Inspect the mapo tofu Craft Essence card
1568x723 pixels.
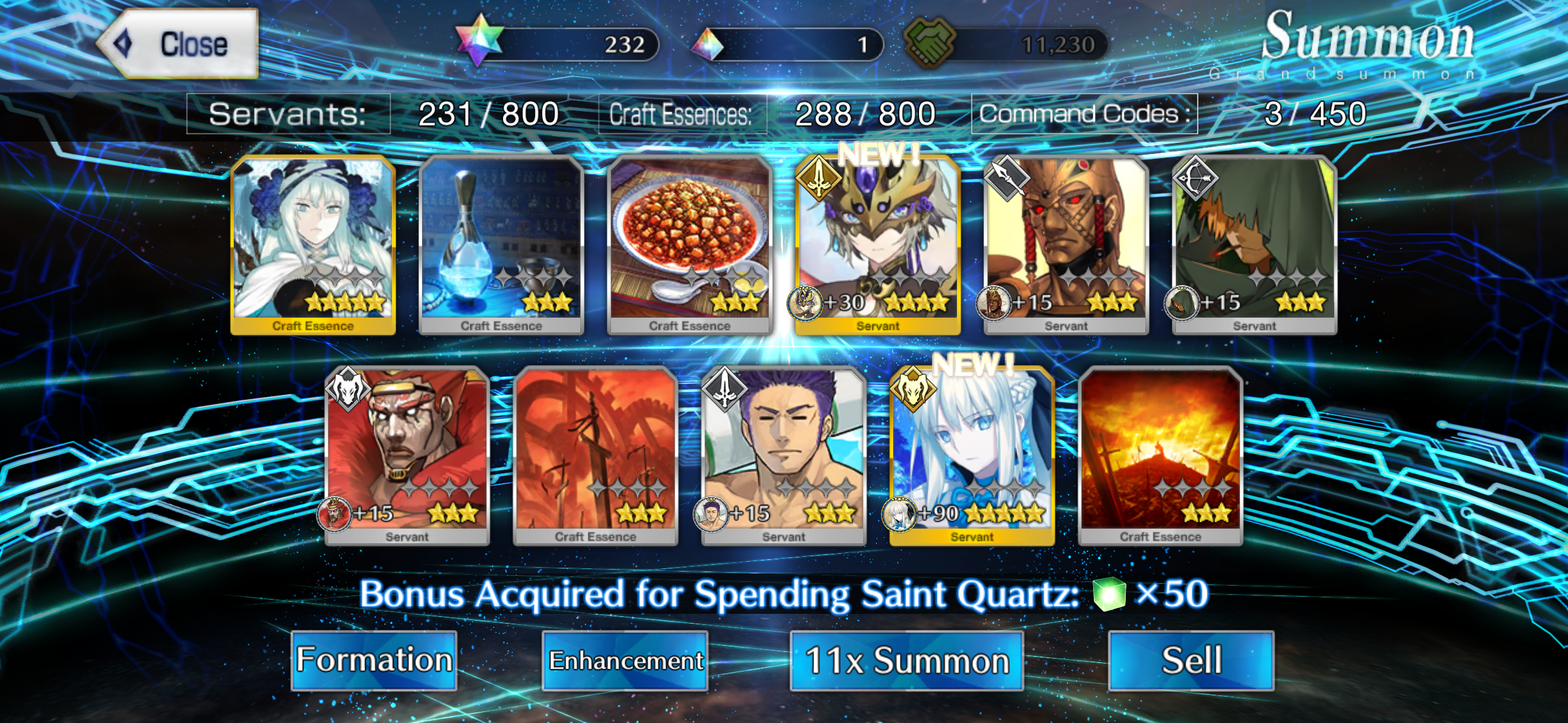tap(690, 245)
